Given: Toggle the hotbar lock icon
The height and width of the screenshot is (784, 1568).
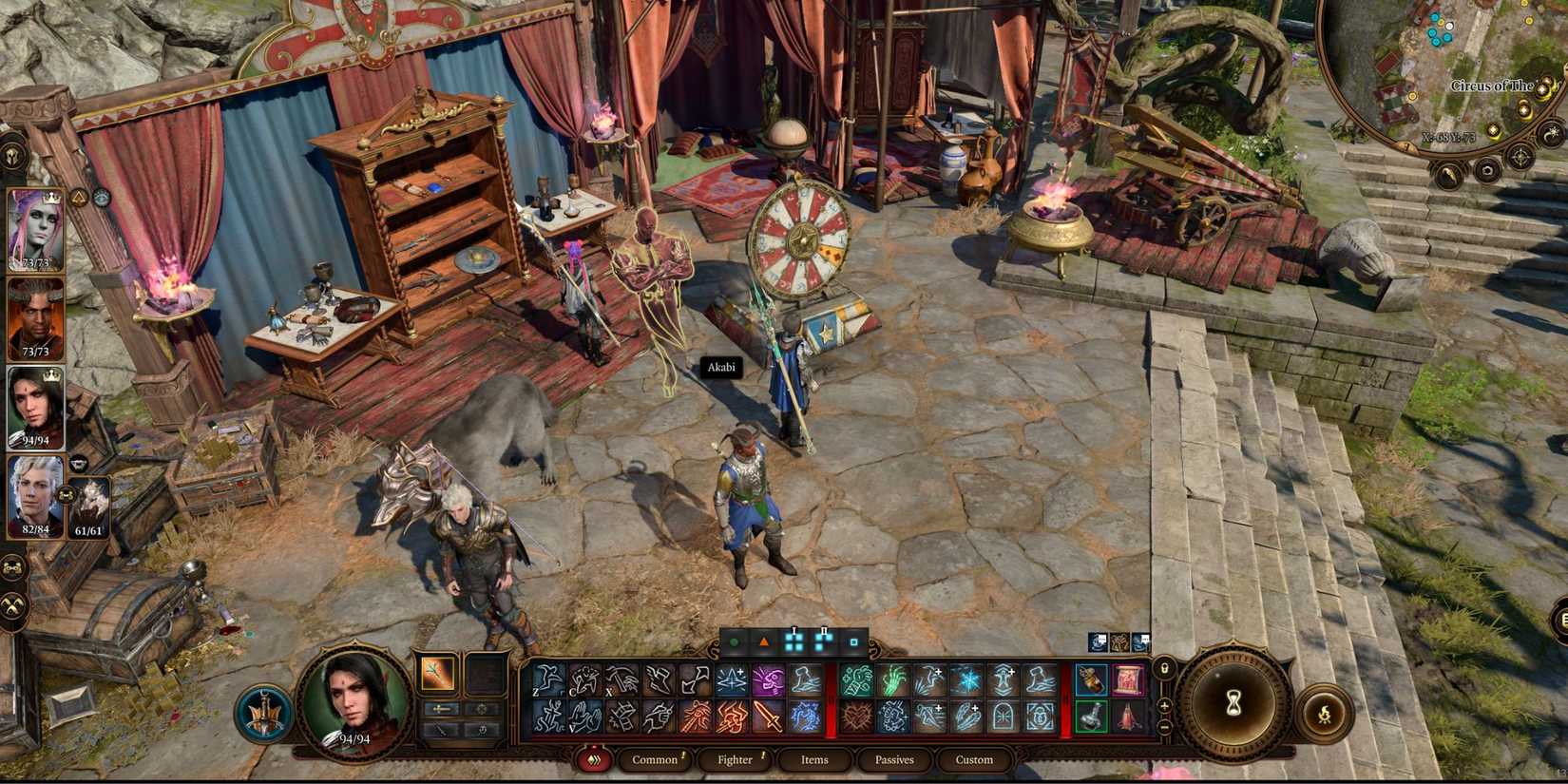Looking at the screenshot, I should pos(1165,669).
